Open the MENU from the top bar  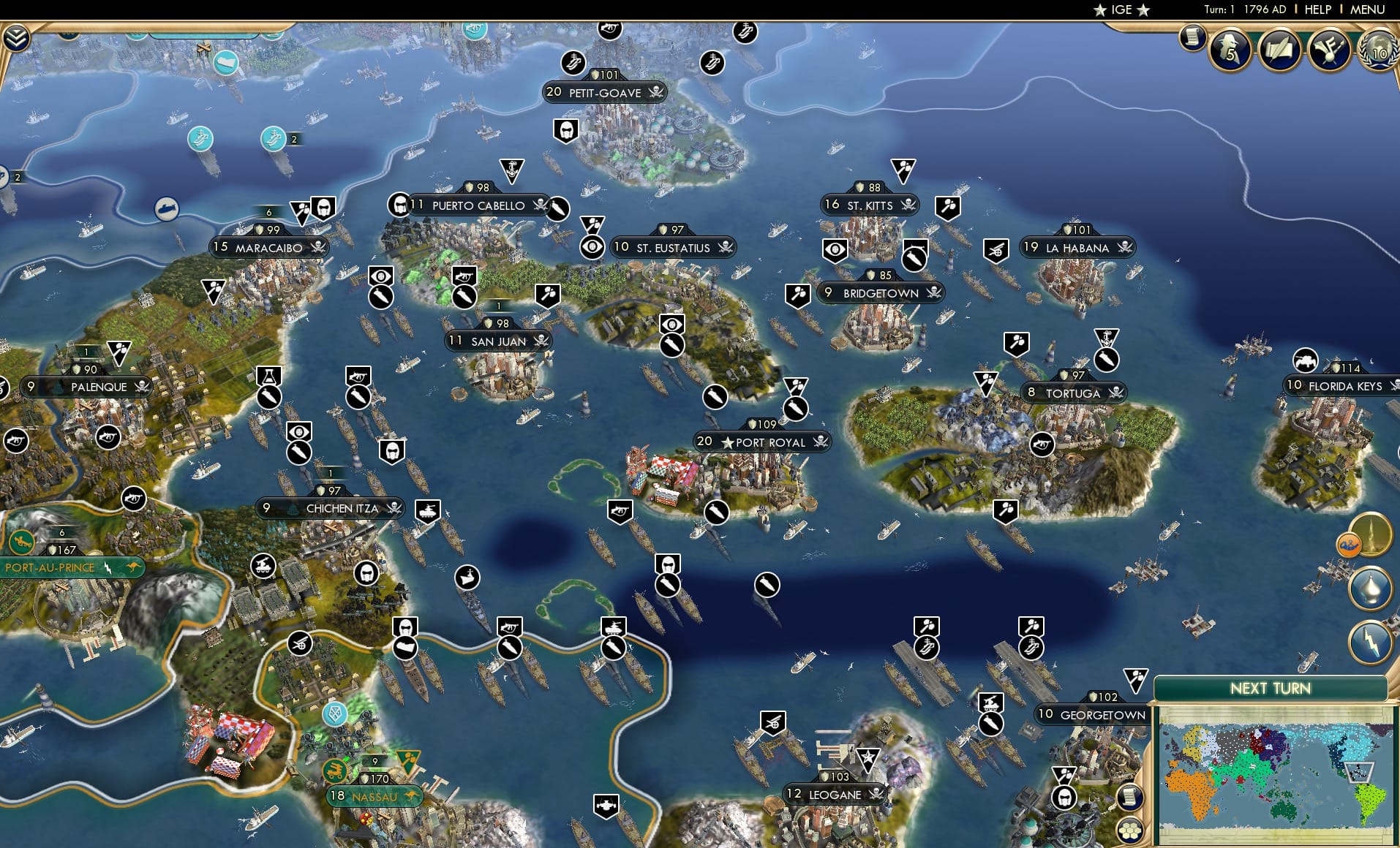click(1367, 10)
